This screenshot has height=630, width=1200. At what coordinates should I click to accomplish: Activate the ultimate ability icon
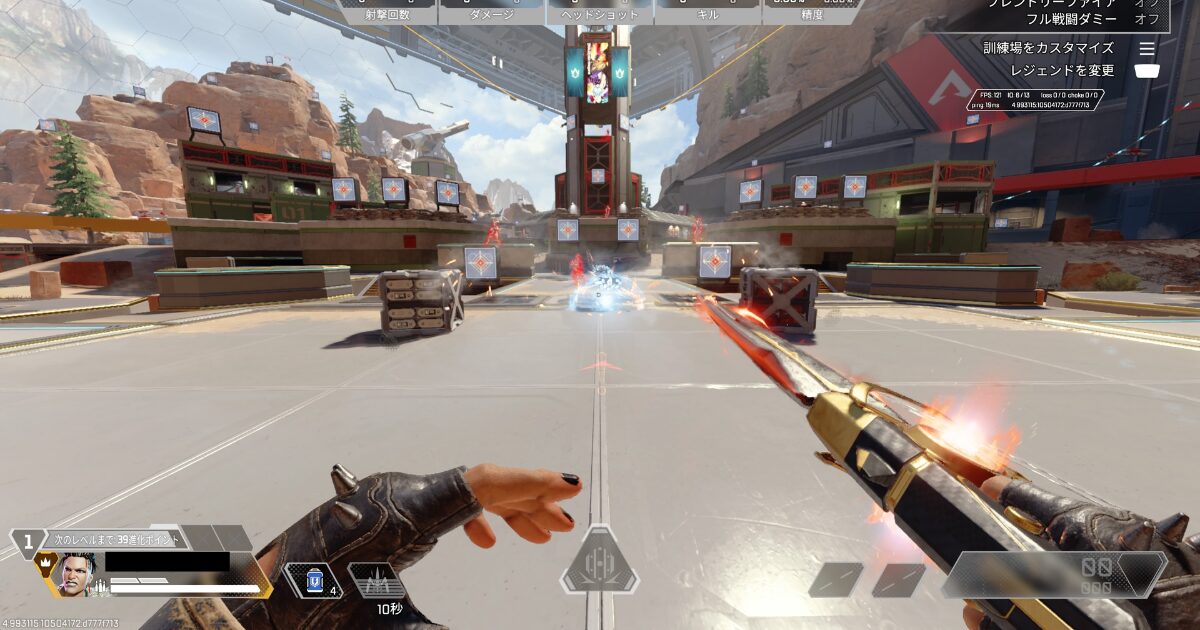coord(599,562)
